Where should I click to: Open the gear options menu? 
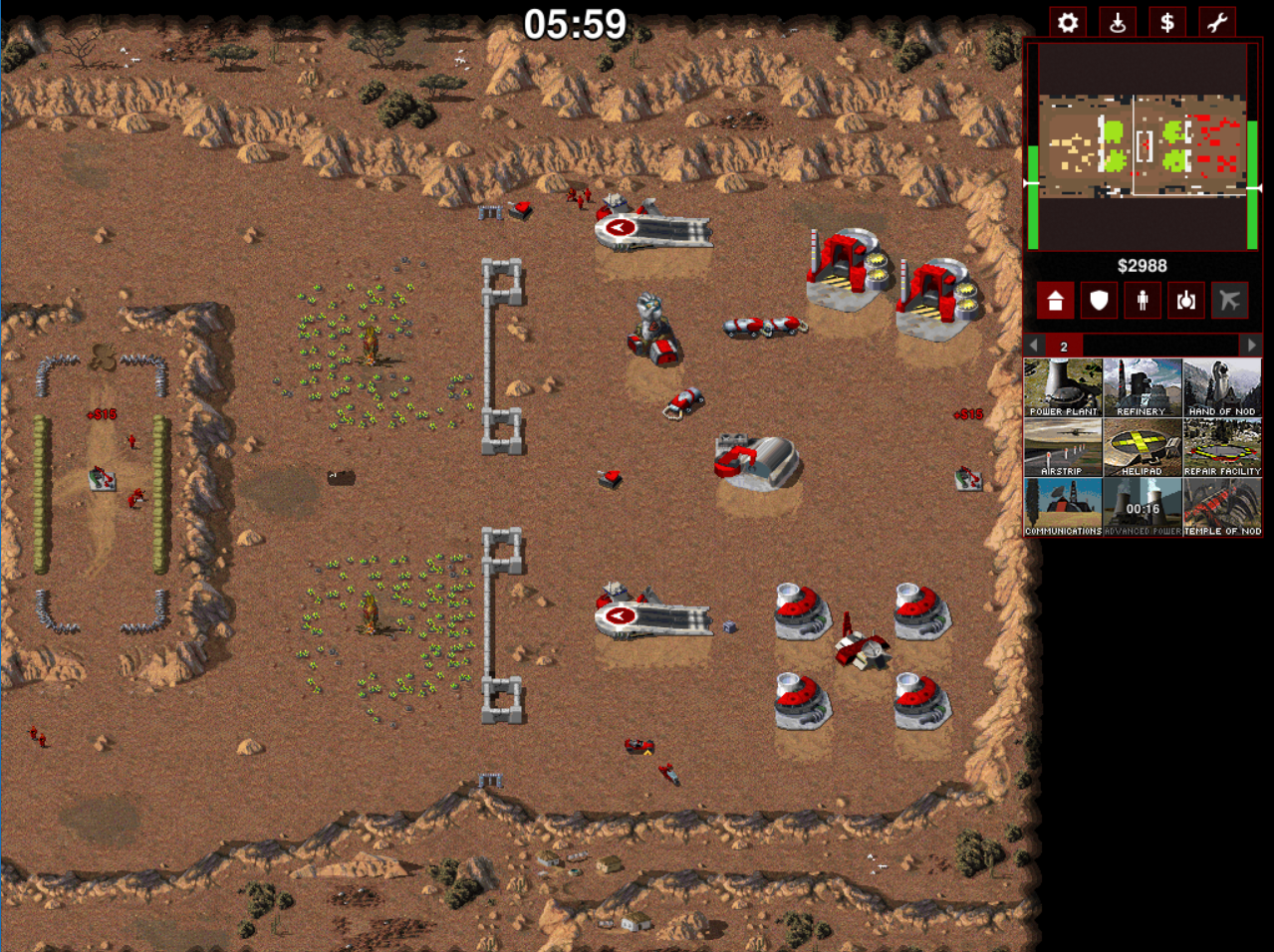1068,23
